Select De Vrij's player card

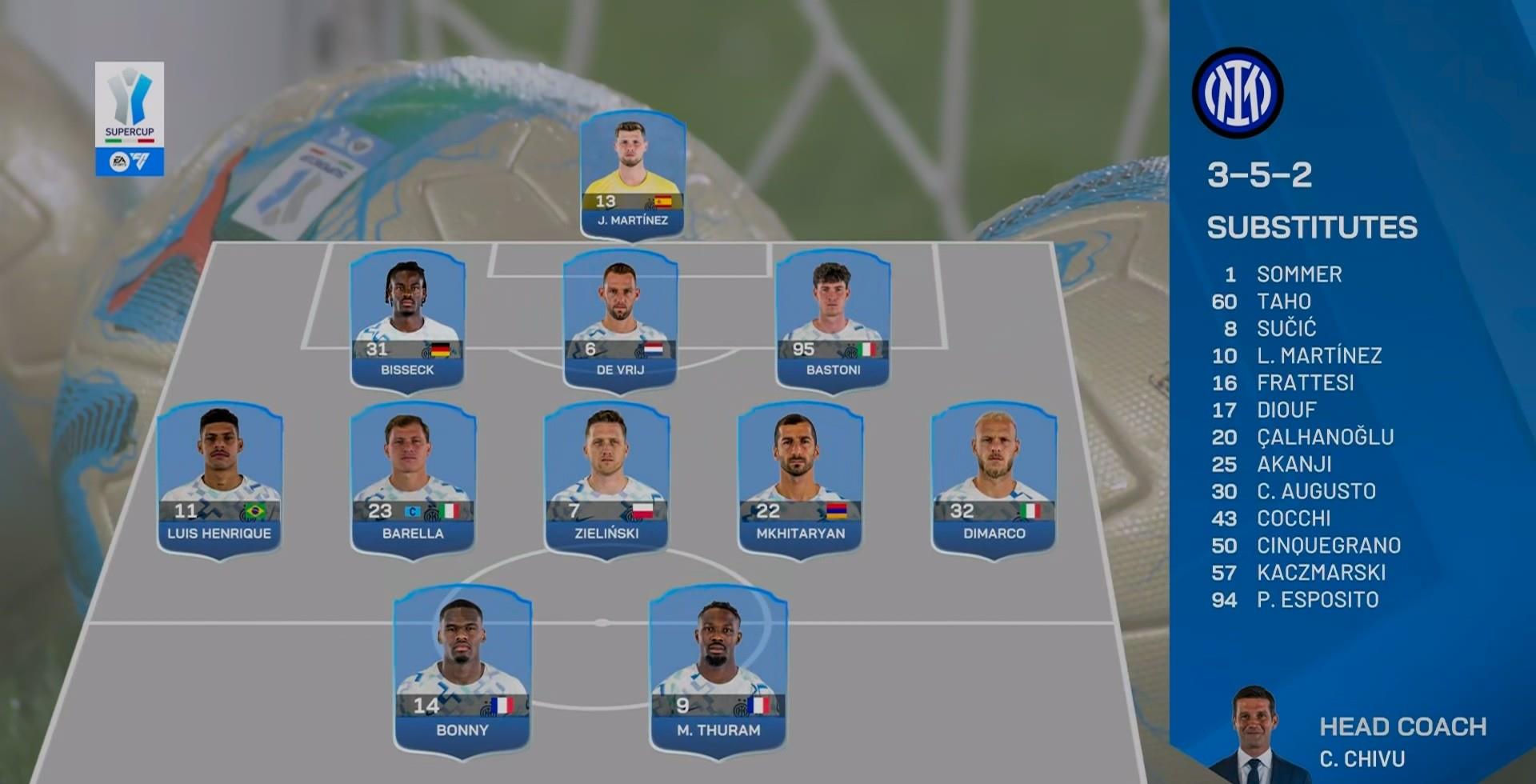(x=620, y=320)
